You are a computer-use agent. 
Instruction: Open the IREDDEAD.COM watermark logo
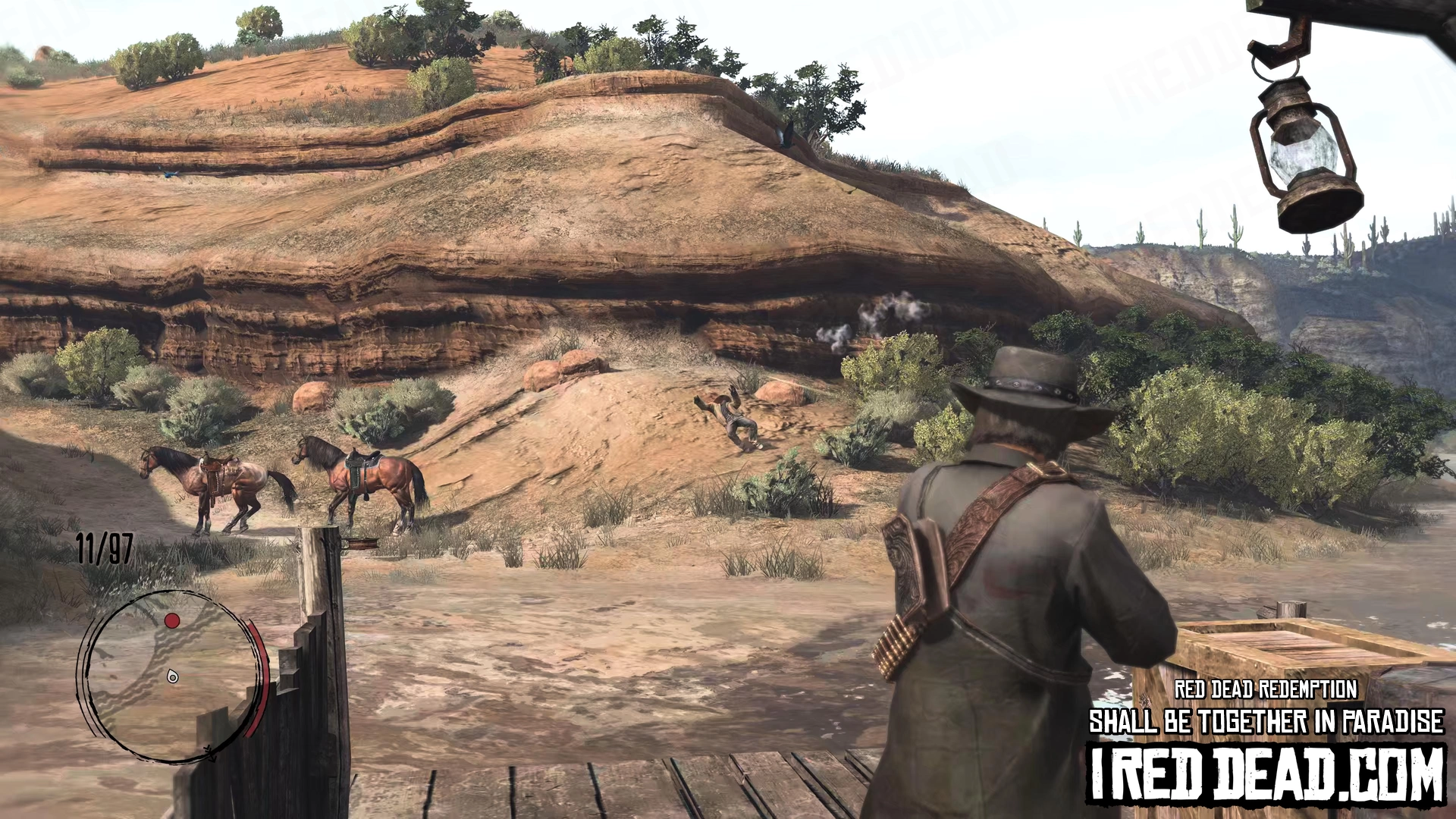coord(1266,774)
